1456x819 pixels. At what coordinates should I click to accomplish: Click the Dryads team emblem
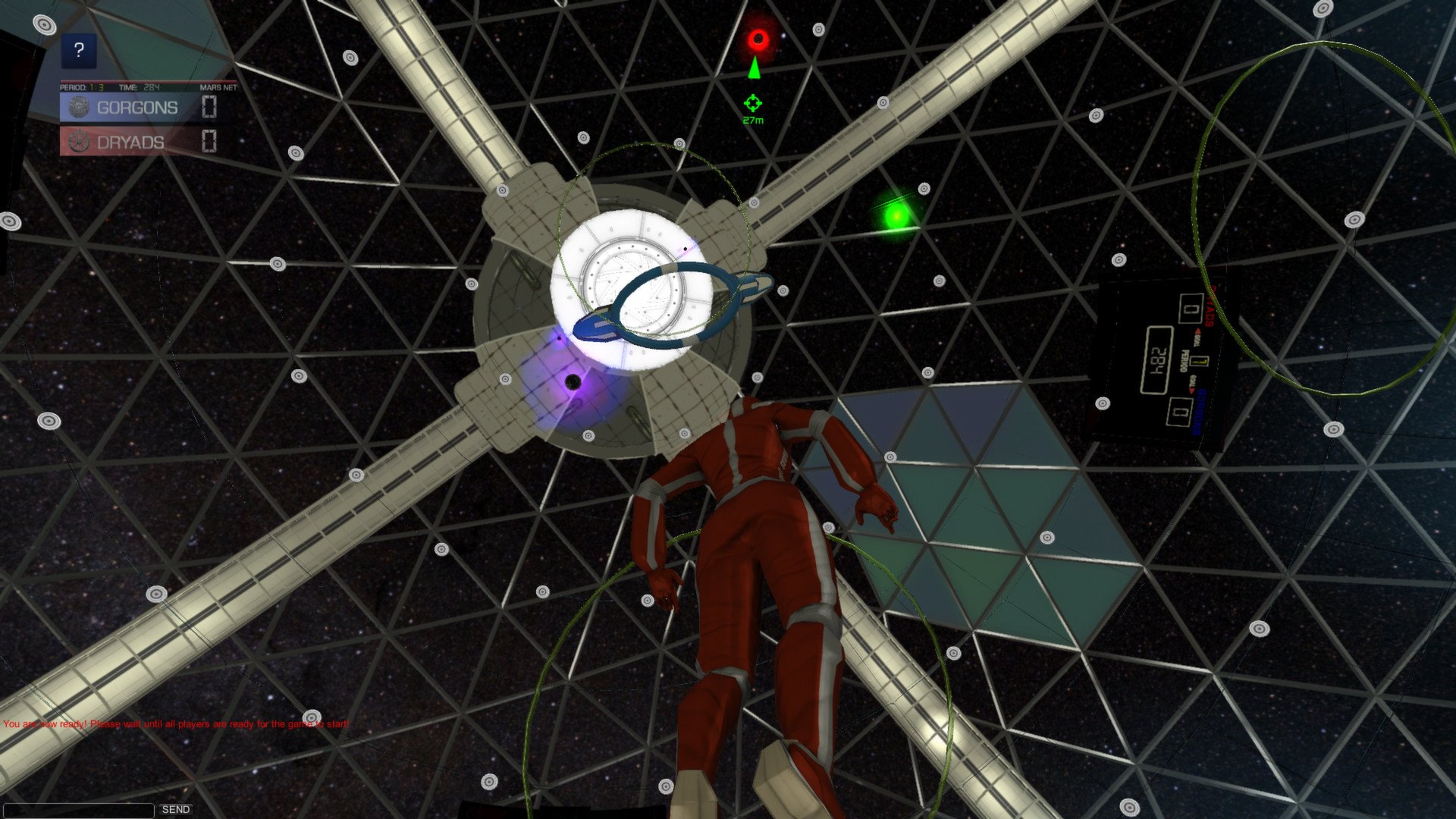point(78,140)
